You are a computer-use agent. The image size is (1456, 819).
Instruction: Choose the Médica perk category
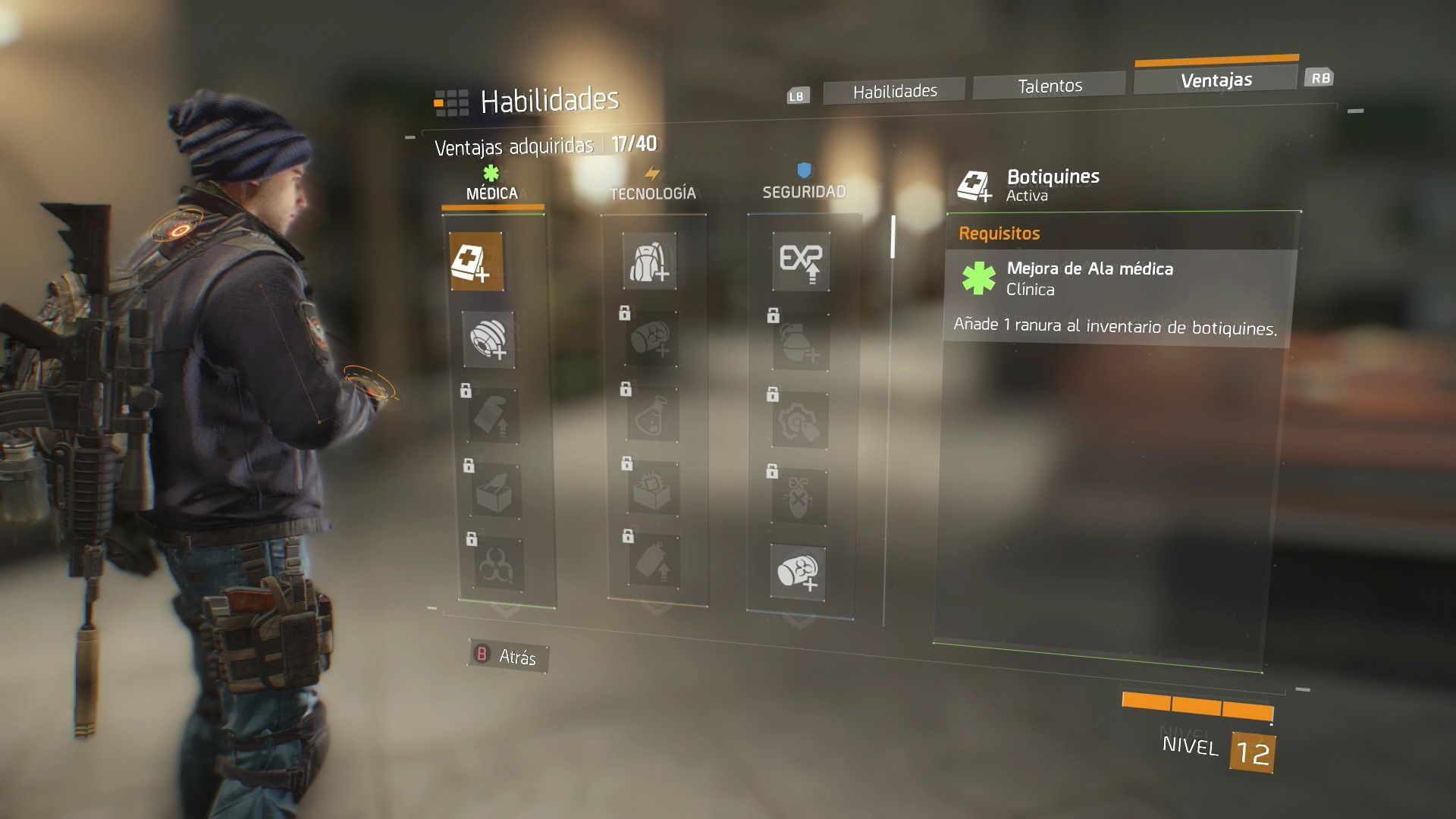tap(492, 193)
